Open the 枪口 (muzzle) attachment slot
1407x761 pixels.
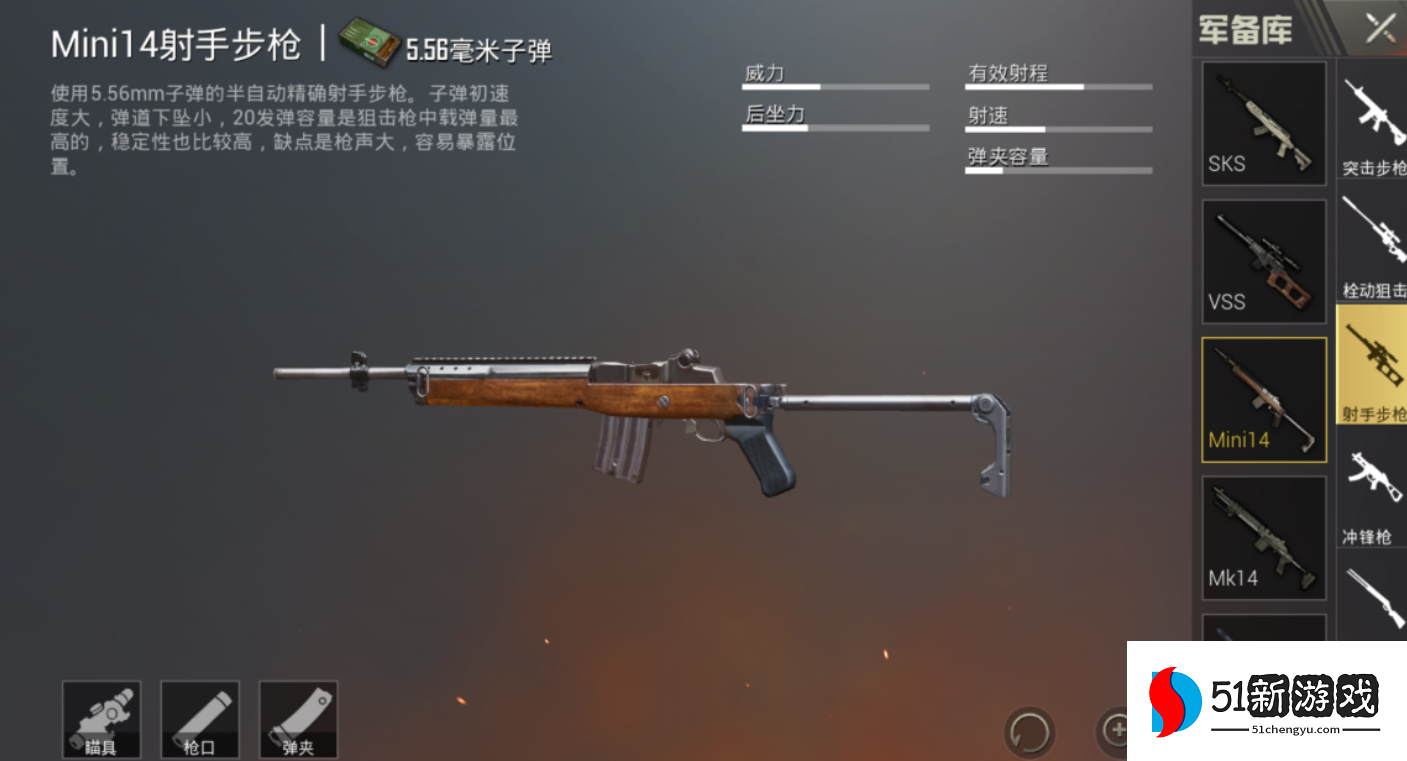199,718
